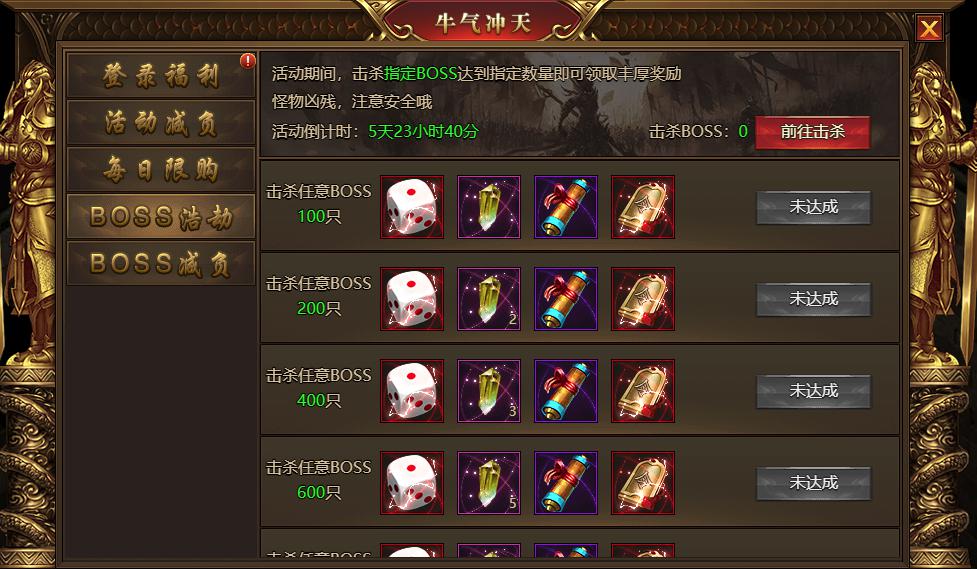The height and width of the screenshot is (569, 977).
Task: Select the golden token in the 200 BOSS row
Action: (x=643, y=299)
